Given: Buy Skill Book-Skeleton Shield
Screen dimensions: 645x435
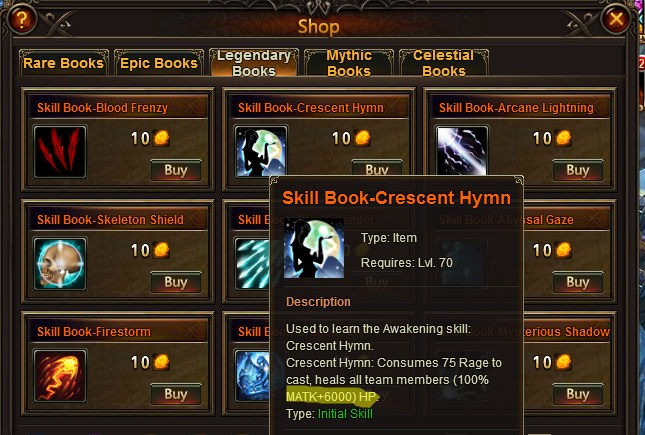Looking at the screenshot, I should 176,282.
